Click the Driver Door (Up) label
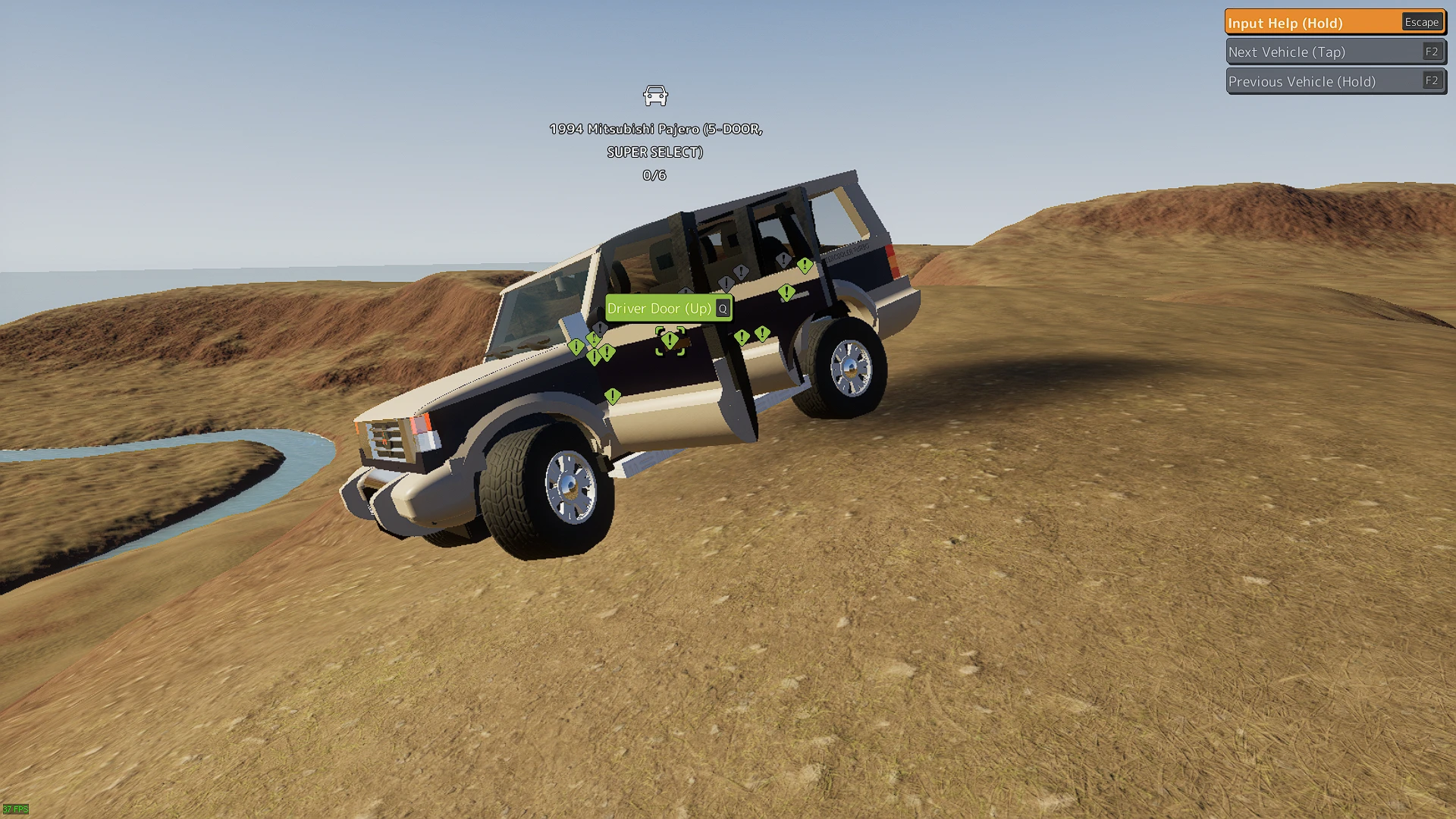The image size is (1456, 819). point(660,309)
